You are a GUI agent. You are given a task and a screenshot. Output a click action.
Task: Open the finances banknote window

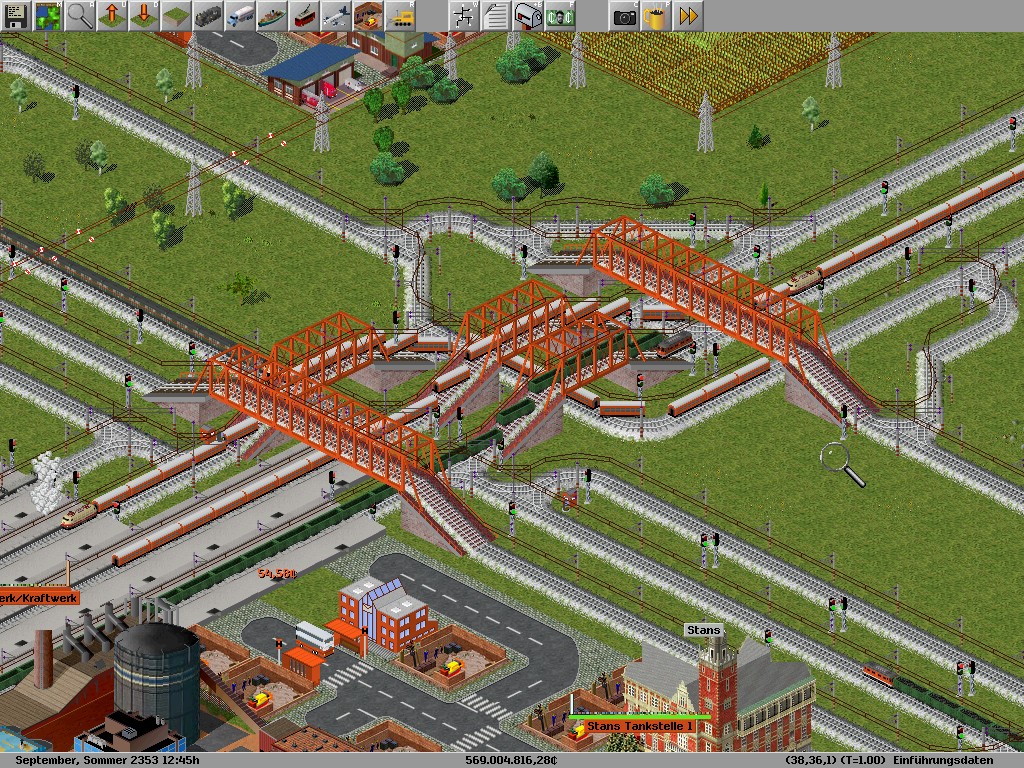coord(560,16)
